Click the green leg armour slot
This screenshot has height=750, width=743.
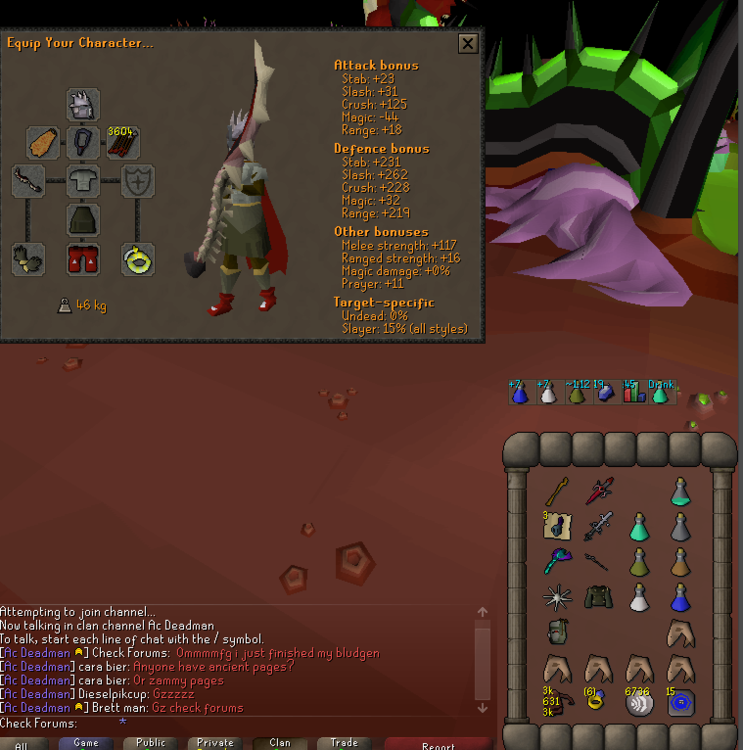tap(83, 220)
